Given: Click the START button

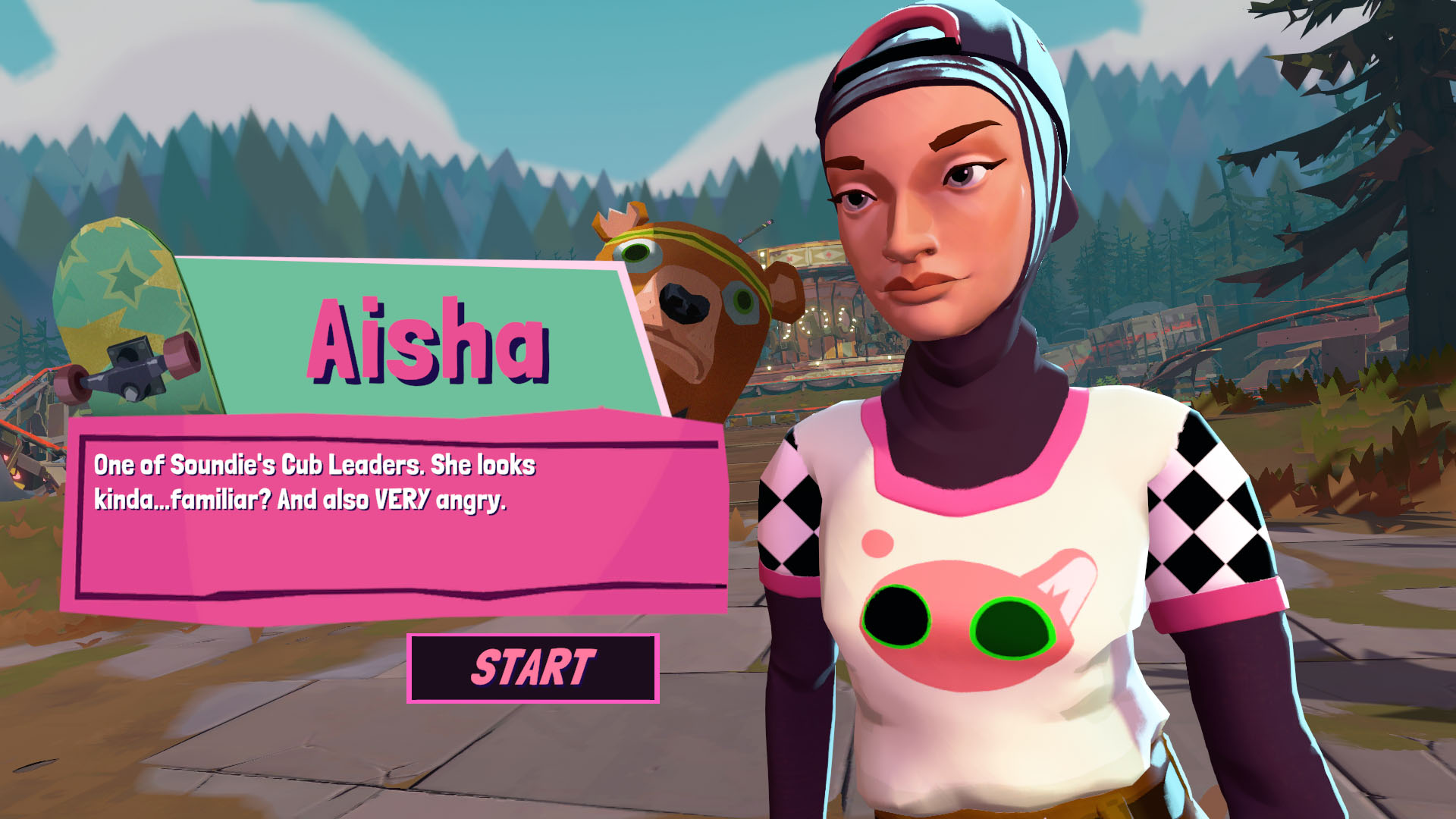Looking at the screenshot, I should (532, 668).
